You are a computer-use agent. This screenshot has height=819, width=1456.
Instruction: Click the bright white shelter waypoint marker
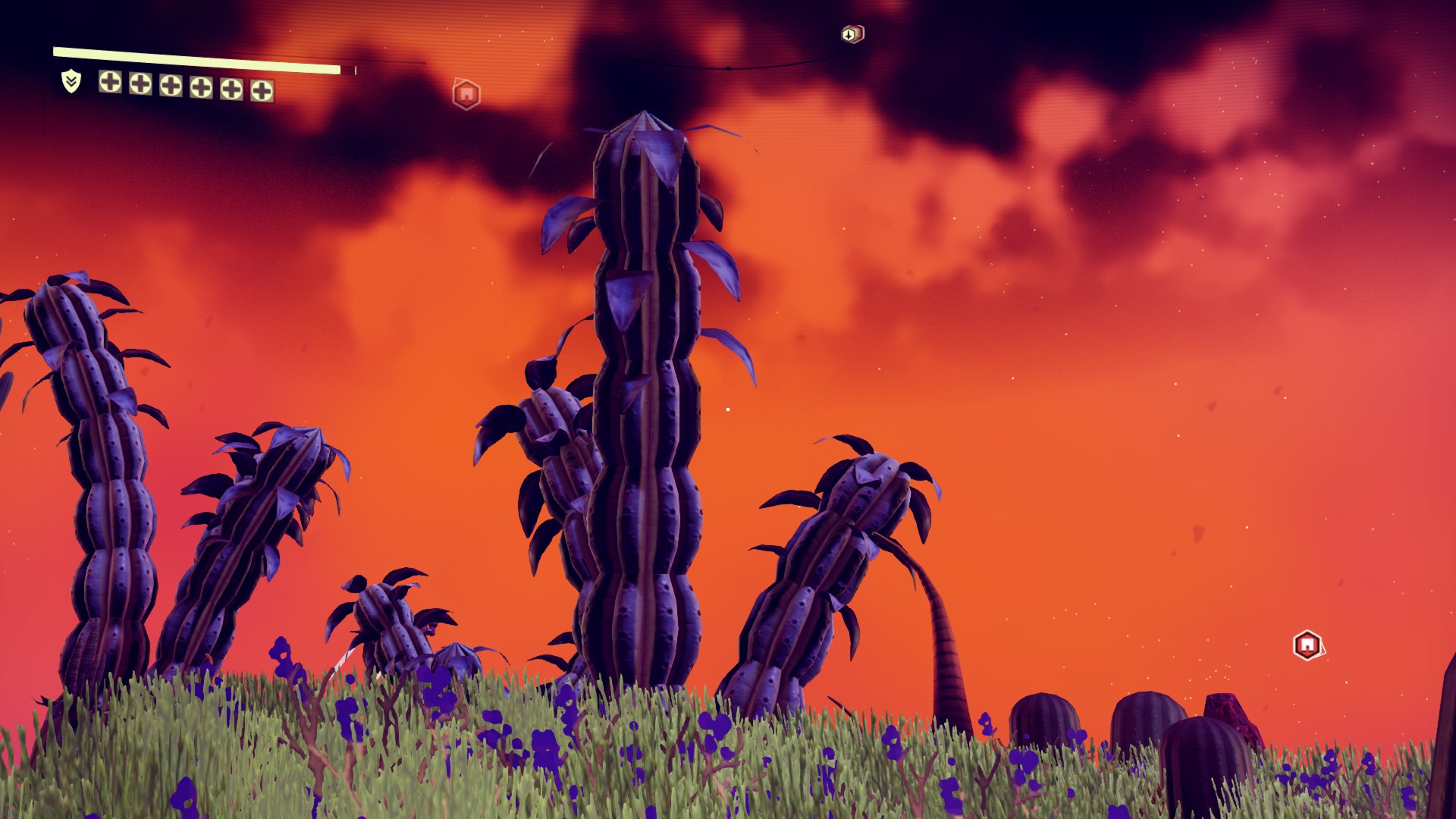click(x=1307, y=645)
